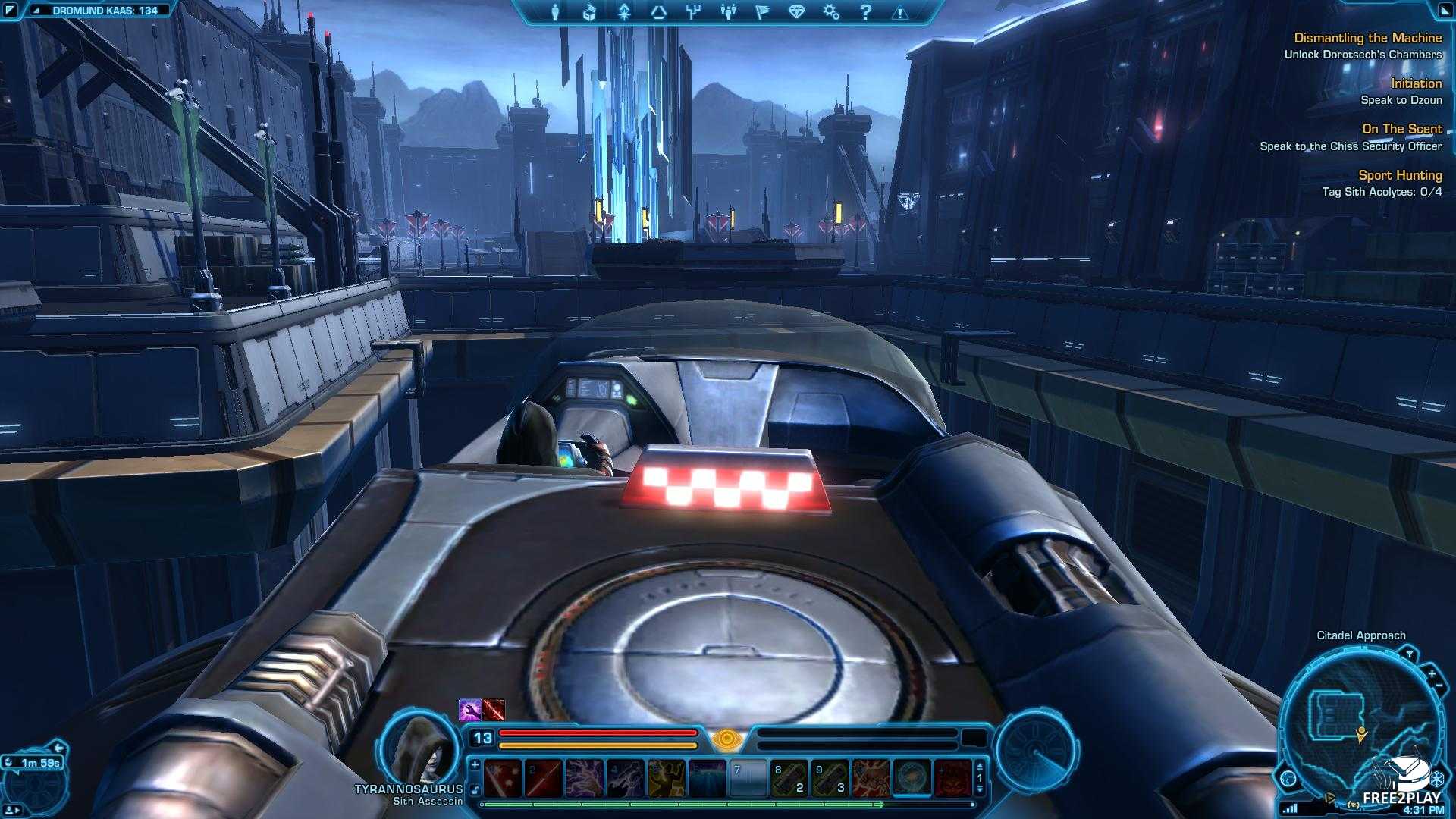Open the group of people icon
The width and height of the screenshot is (1456, 819).
(x=728, y=12)
